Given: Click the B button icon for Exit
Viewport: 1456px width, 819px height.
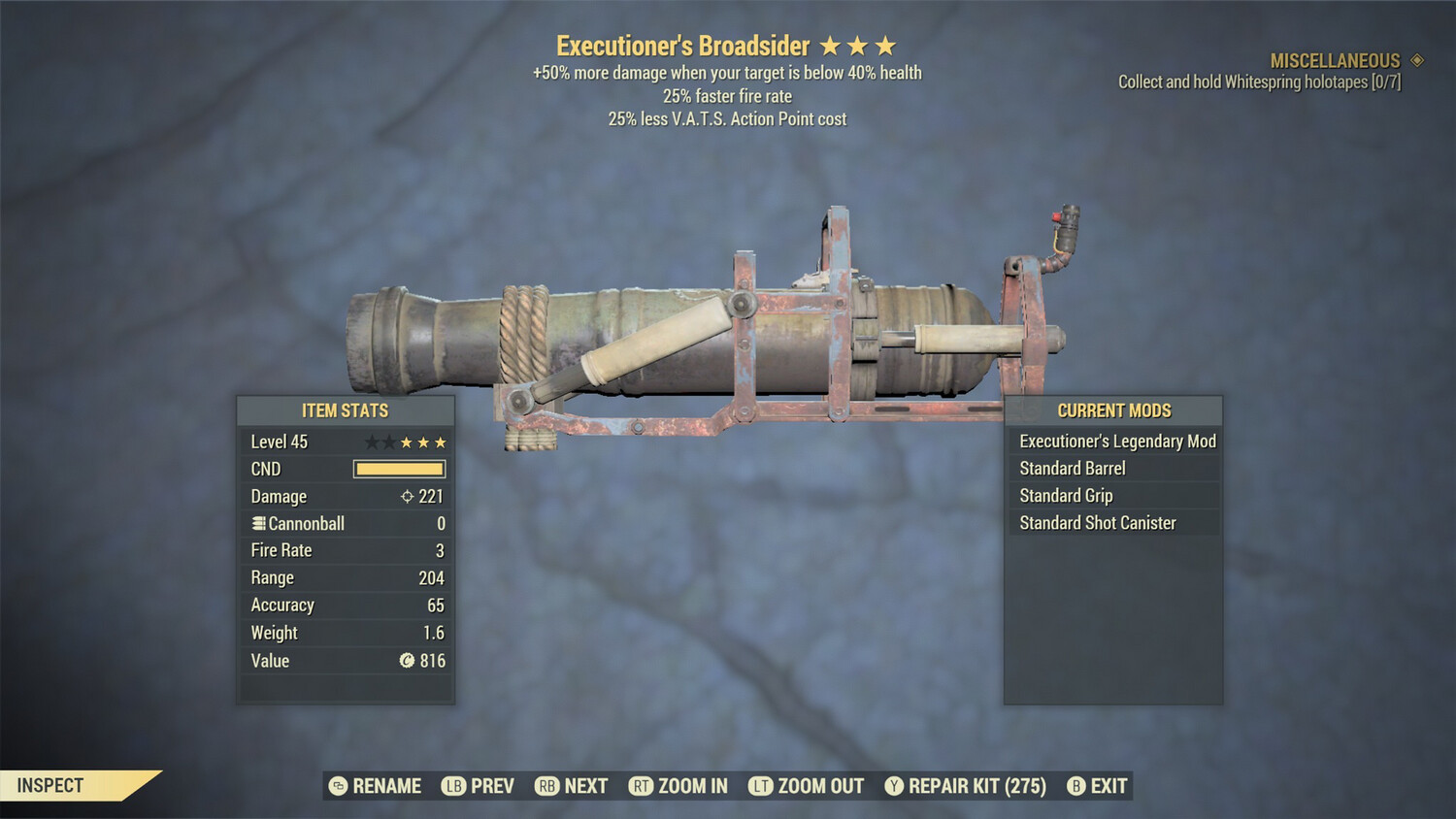Looking at the screenshot, I should (x=1075, y=786).
